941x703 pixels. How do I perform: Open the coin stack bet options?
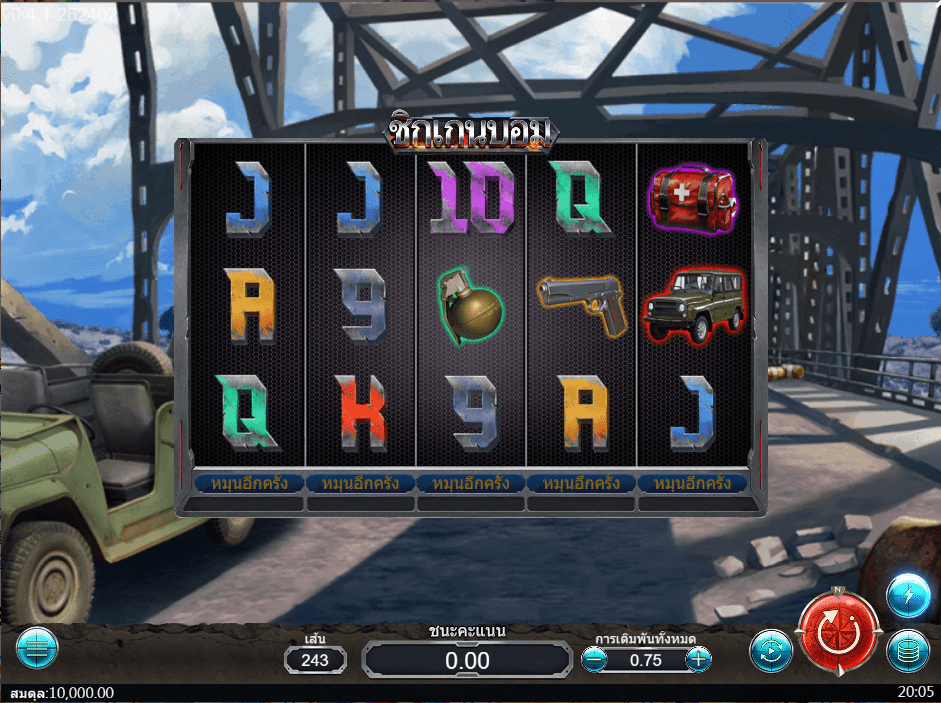tap(907, 652)
